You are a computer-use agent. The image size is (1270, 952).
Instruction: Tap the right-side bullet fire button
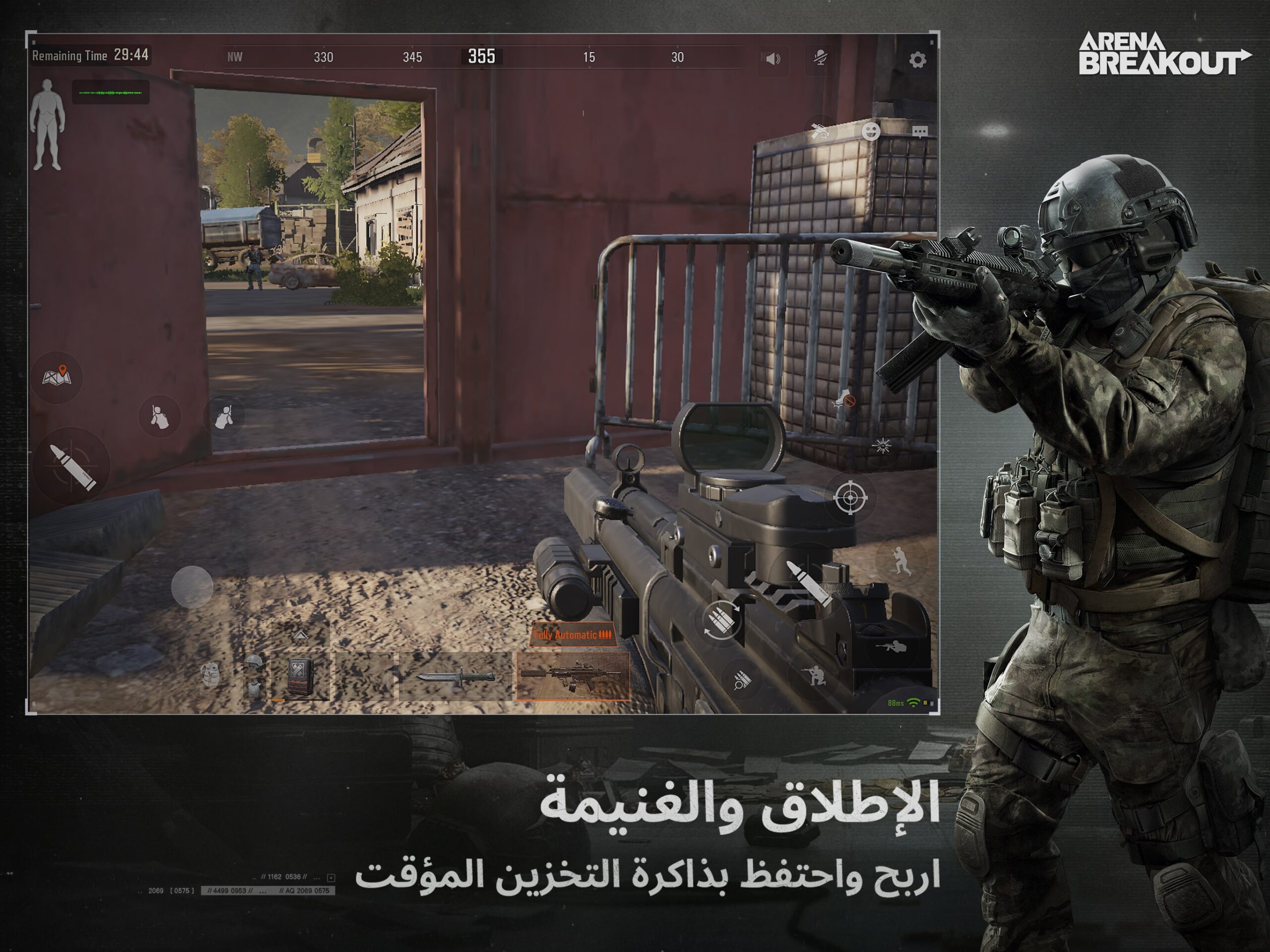click(809, 584)
